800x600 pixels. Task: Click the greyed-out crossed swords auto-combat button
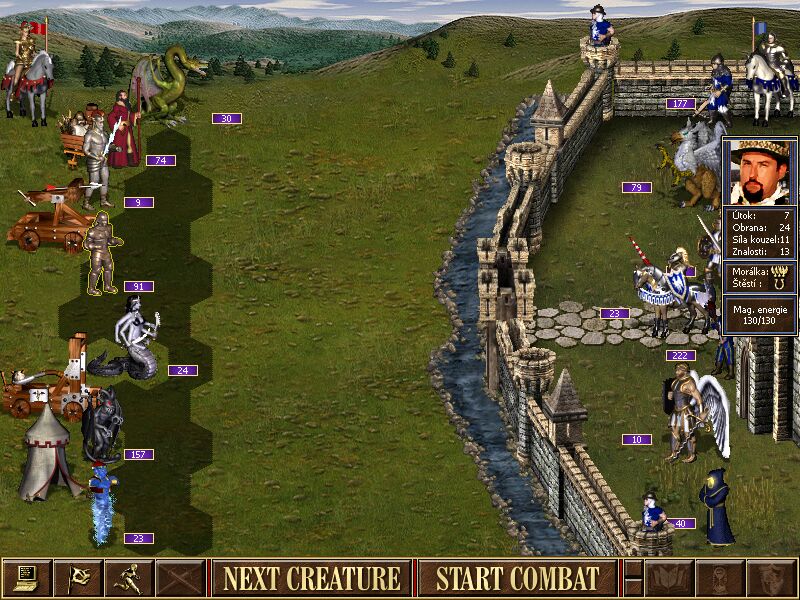[181, 578]
